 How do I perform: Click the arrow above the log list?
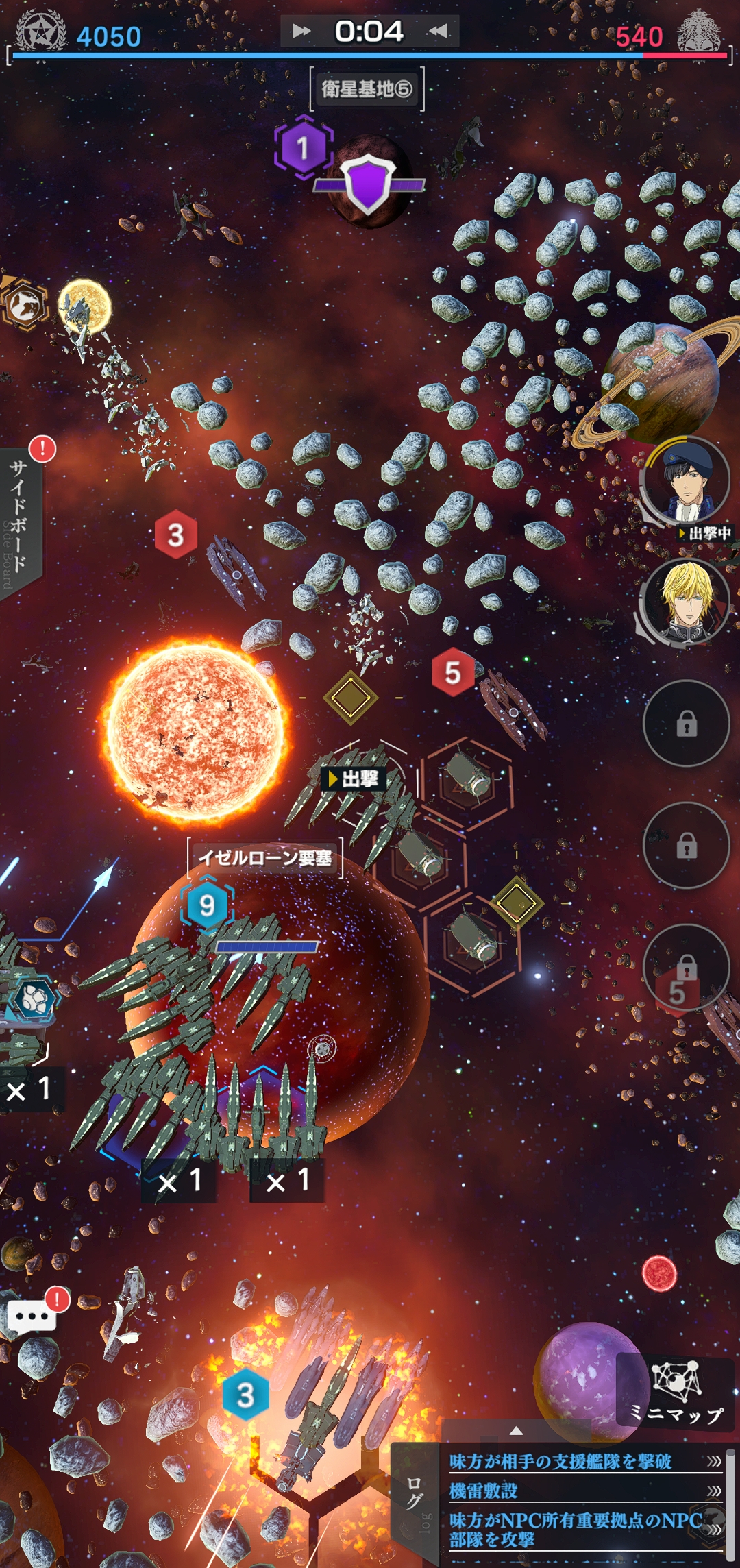517,1431
